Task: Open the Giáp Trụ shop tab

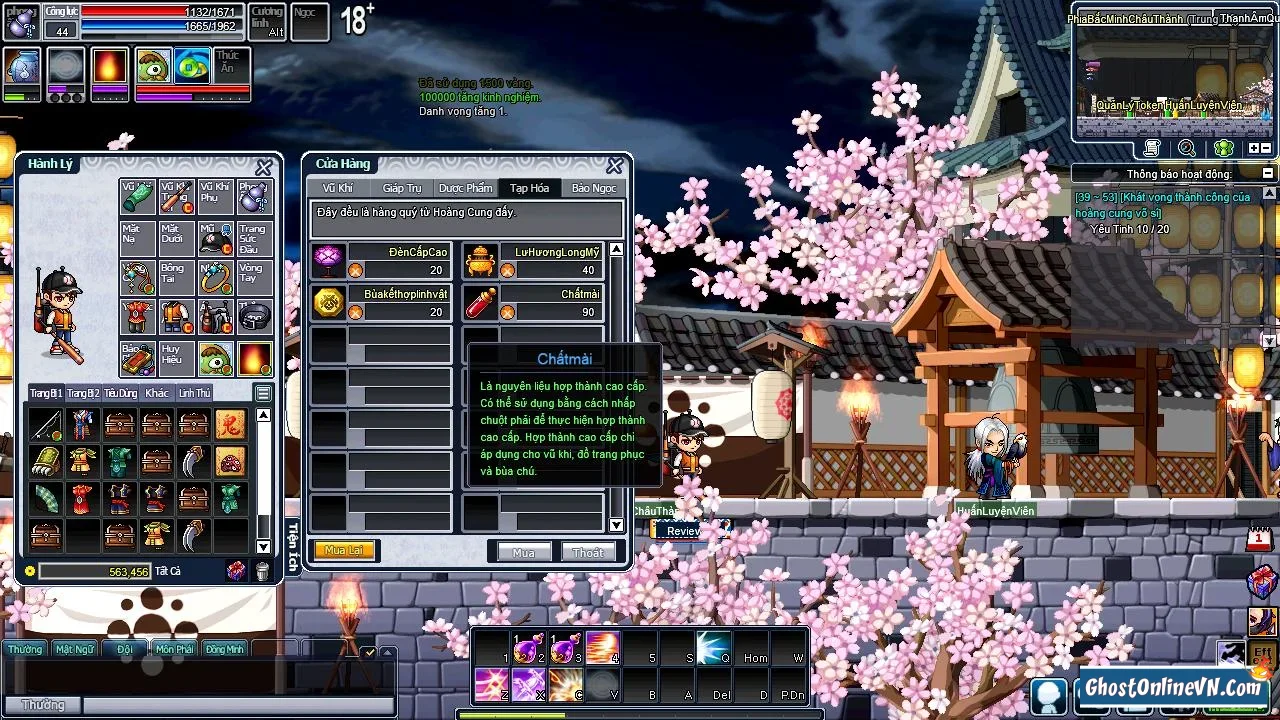Action: pyautogui.click(x=402, y=188)
